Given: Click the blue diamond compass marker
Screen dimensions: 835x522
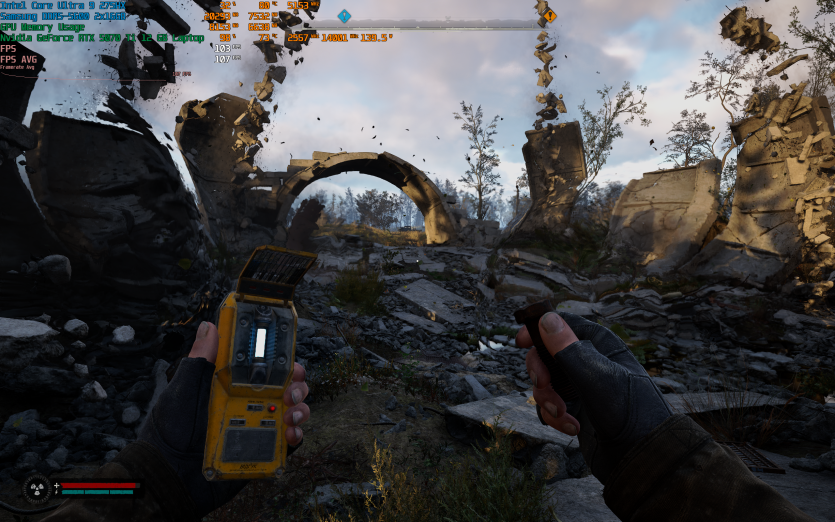Looking at the screenshot, I should click(x=344, y=16).
